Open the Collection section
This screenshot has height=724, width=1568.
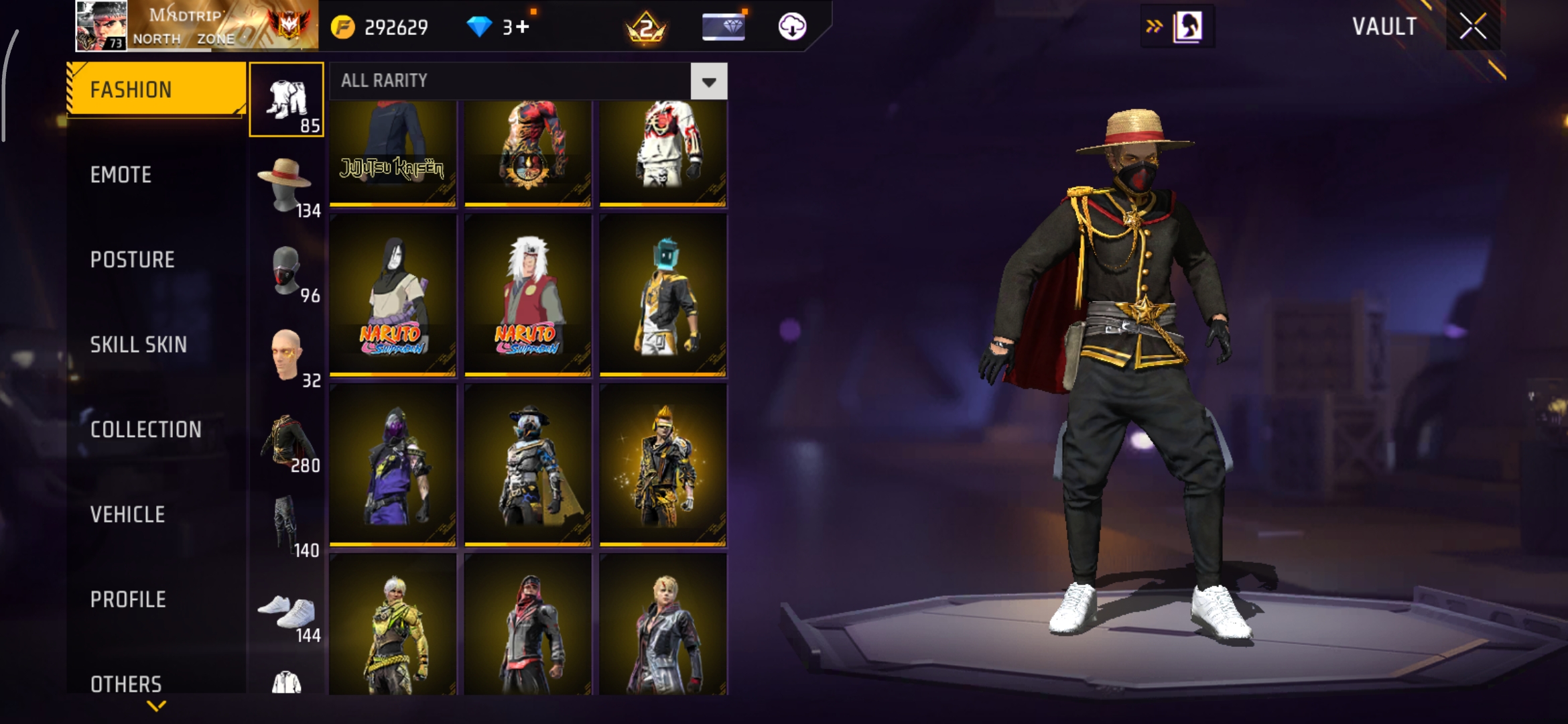click(x=146, y=430)
